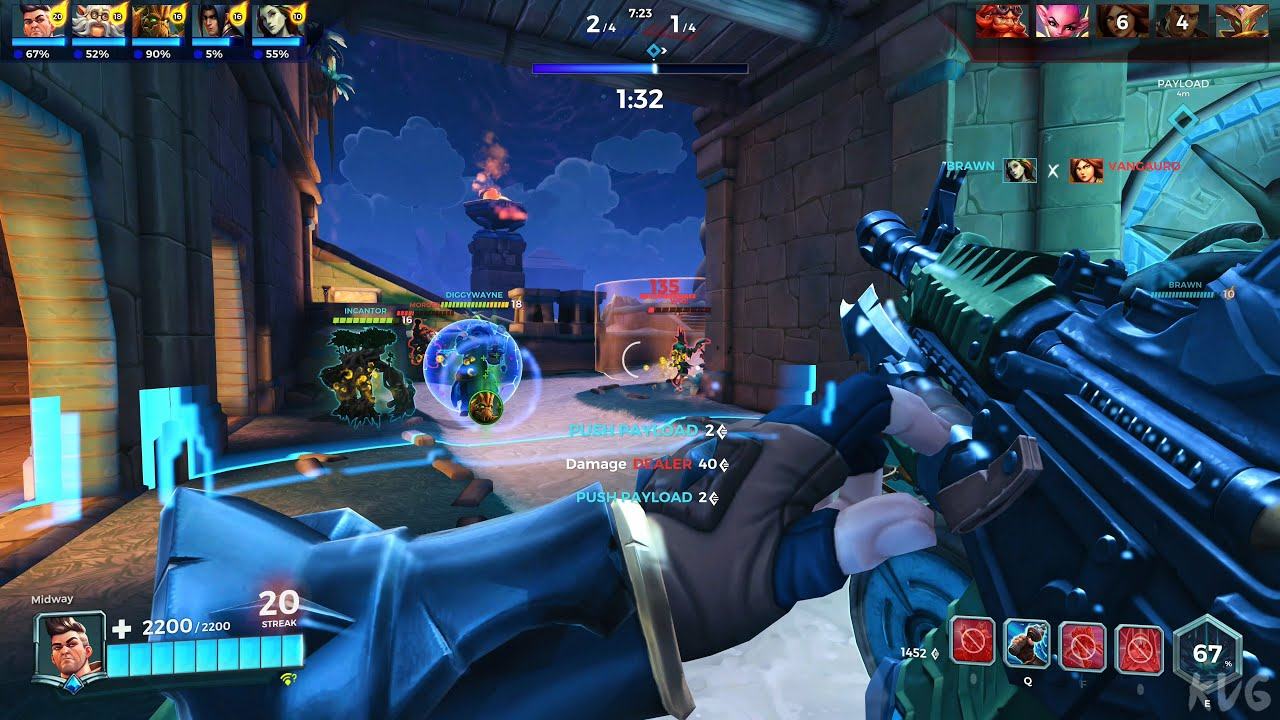Image resolution: width=1280 pixels, height=720 pixels.
Task: Click the Vanguard victim portrait in kill feed
Action: pyautogui.click(x=1086, y=170)
